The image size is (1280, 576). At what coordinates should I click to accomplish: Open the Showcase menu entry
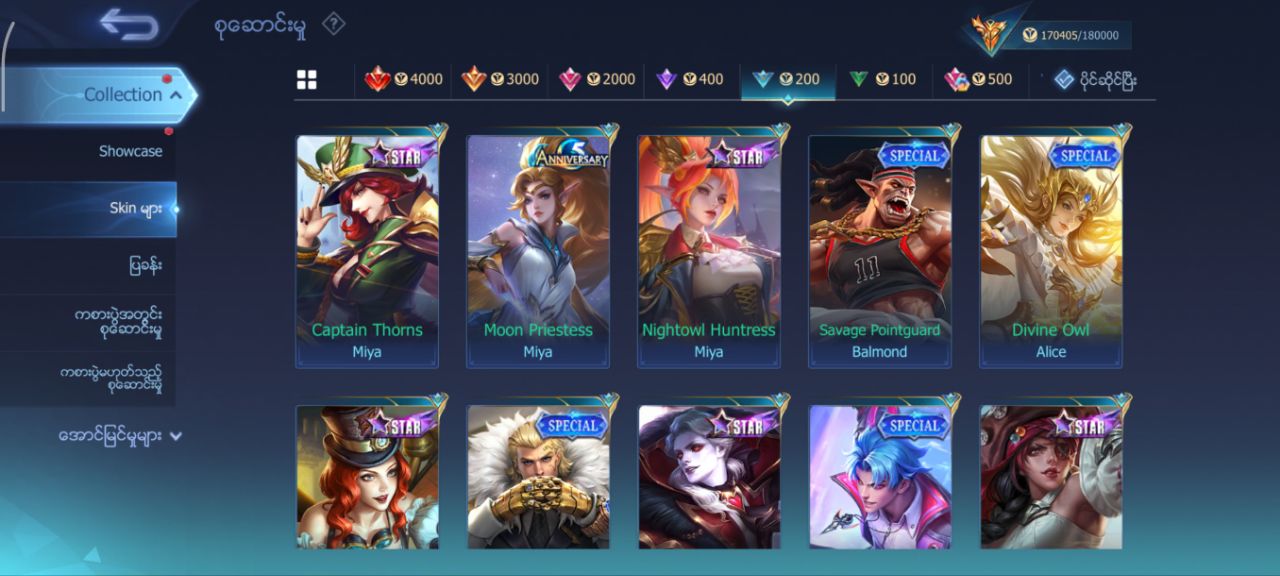click(130, 151)
